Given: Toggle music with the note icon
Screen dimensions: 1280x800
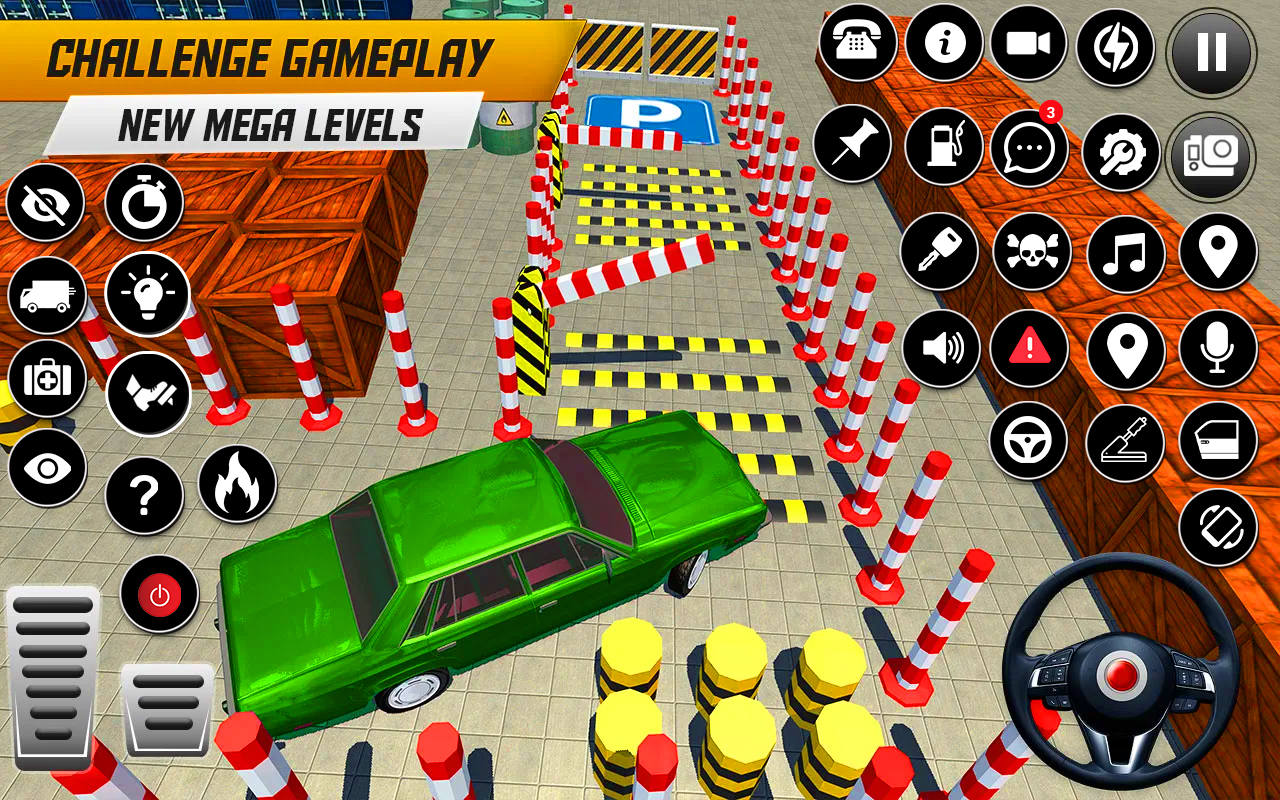Looking at the screenshot, I should pyautogui.click(x=1125, y=252).
